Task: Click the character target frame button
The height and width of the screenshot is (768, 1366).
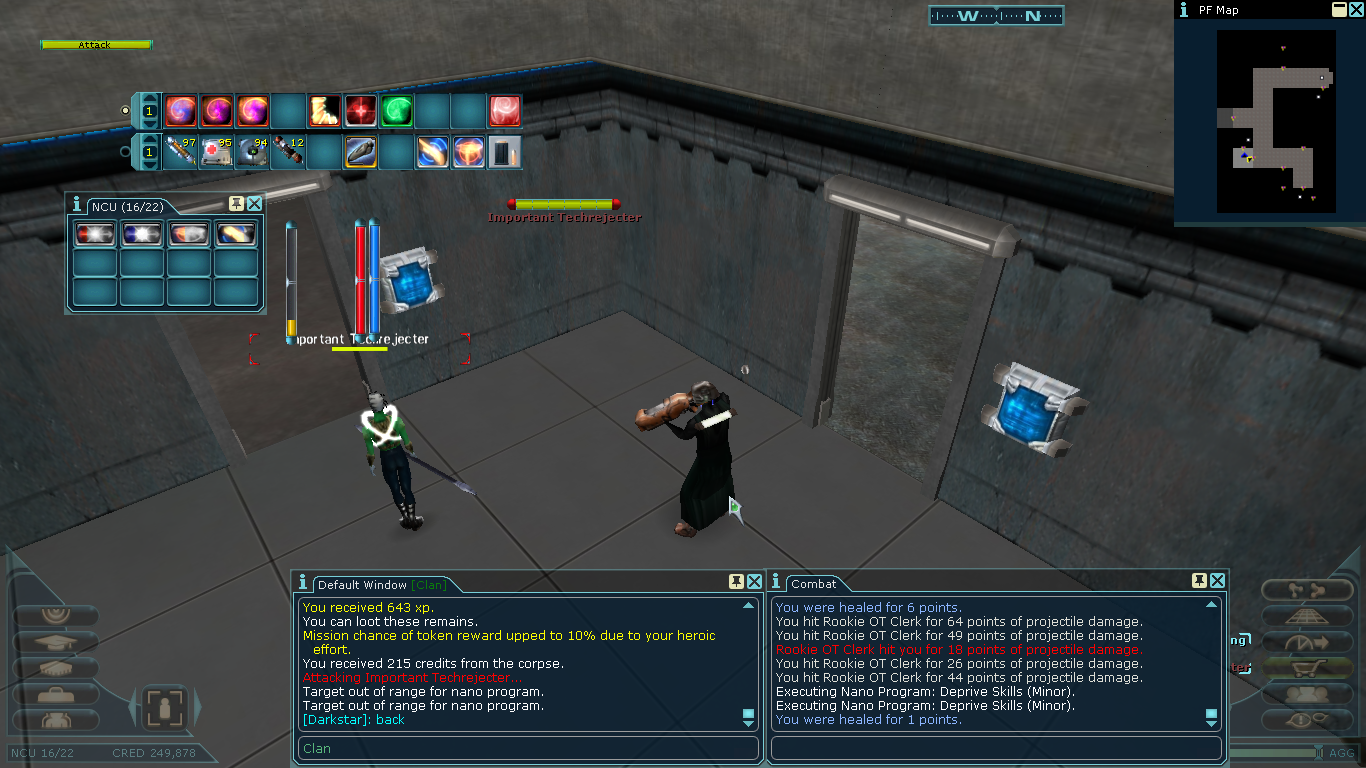Action: coord(162,708)
